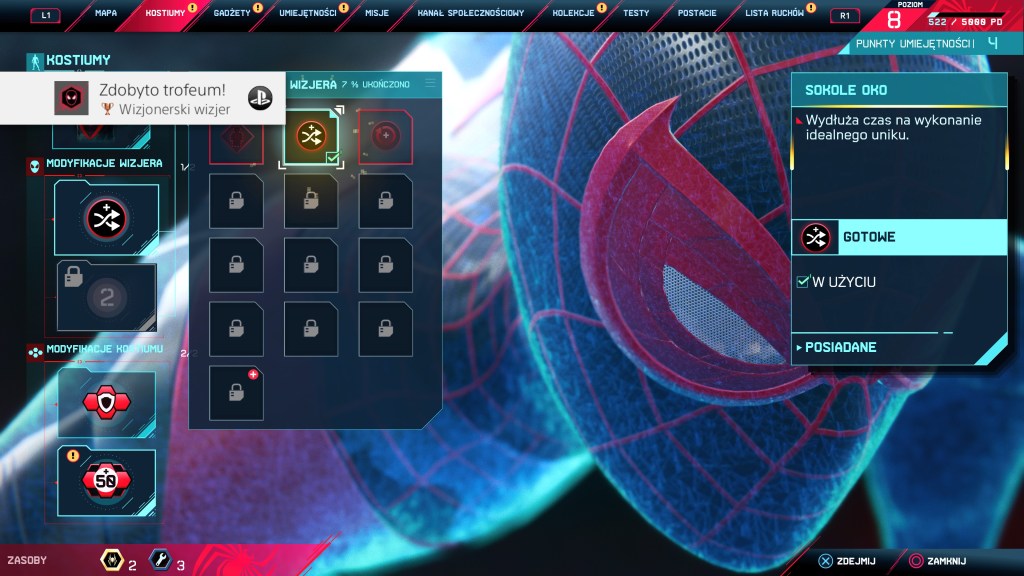Choose the equipped visor modification slot

click(104, 215)
